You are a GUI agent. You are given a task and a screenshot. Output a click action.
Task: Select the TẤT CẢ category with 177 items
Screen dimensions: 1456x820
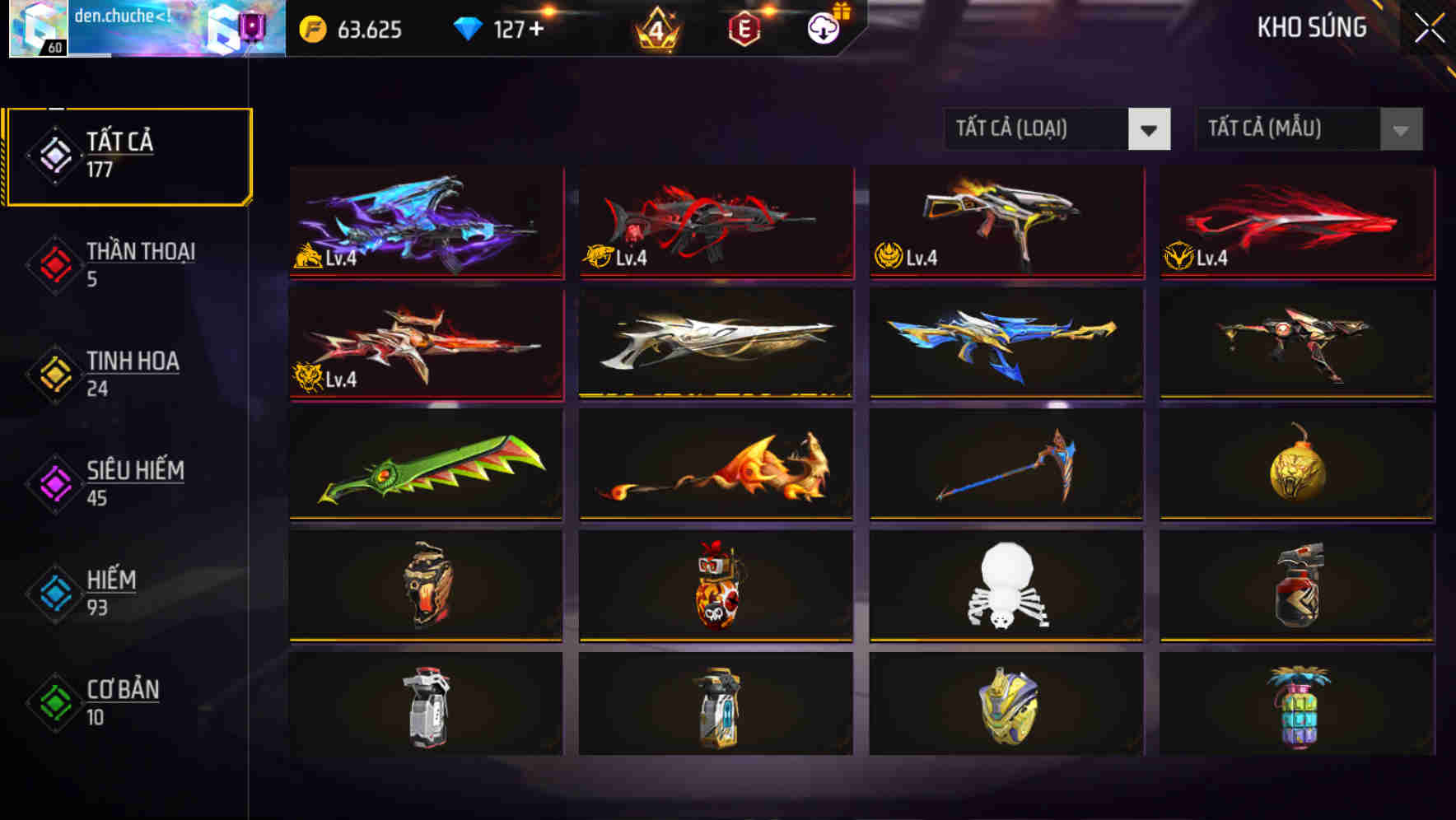coord(128,155)
